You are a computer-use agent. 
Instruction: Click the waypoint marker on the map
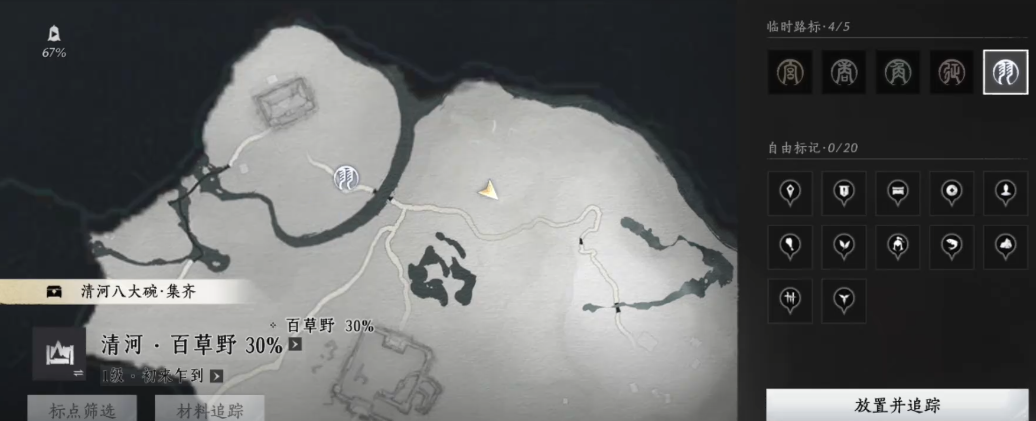click(347, 178)
